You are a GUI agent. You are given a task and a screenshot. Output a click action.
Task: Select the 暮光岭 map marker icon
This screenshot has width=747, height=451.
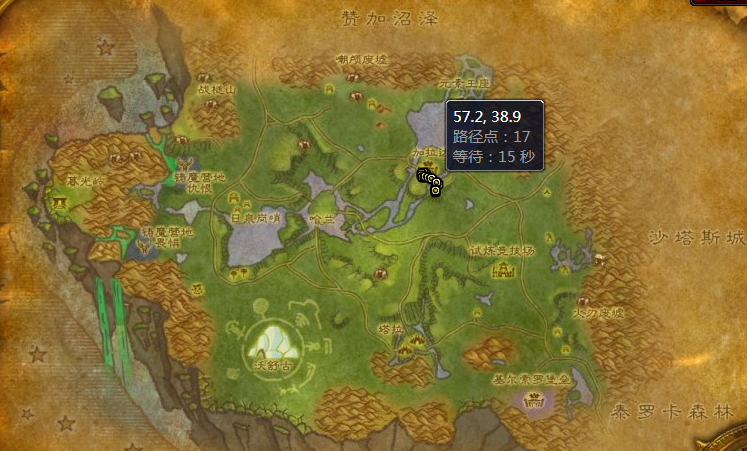[x=60, y=203]
